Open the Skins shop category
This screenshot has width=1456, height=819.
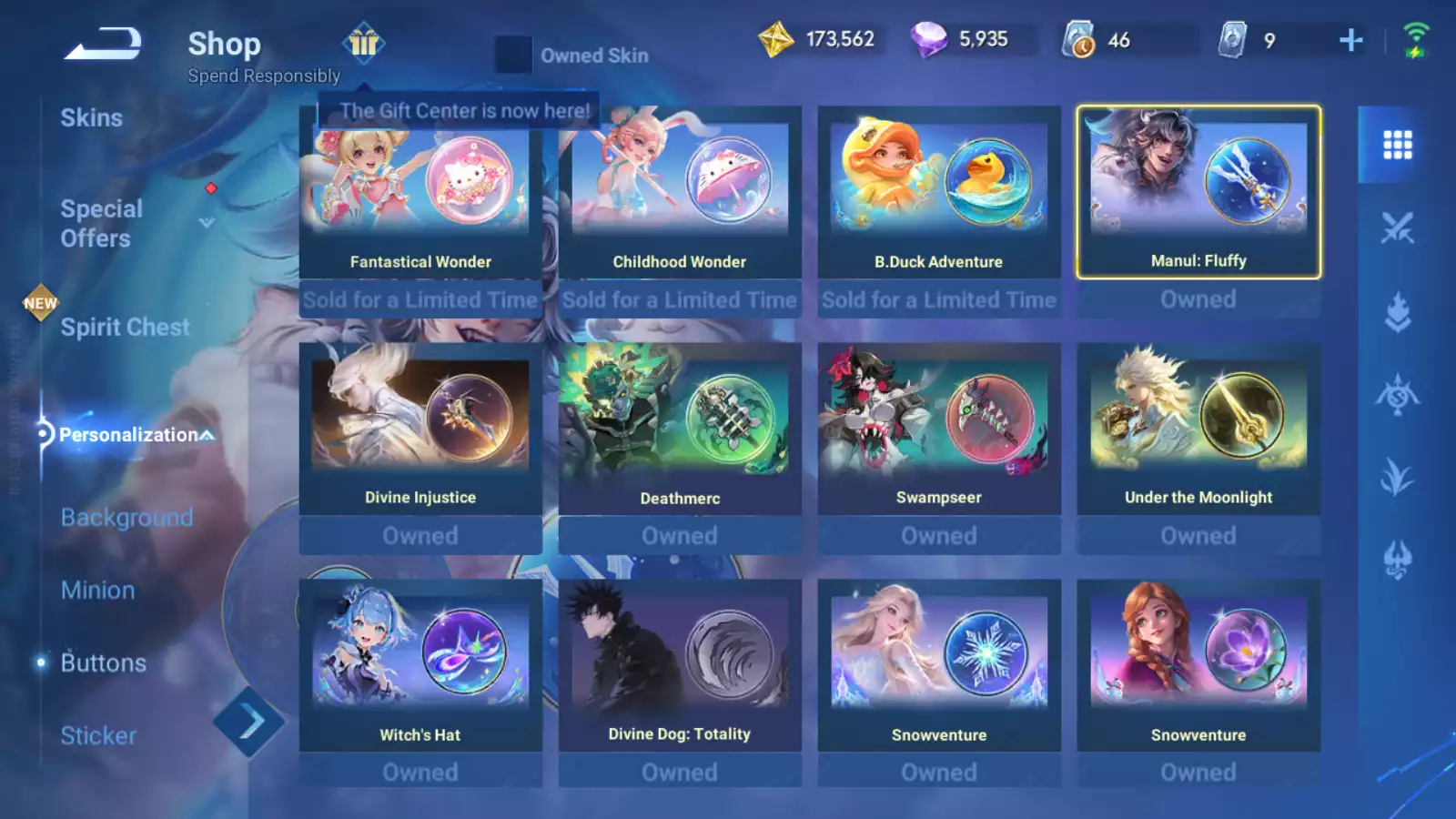(91, 118)
